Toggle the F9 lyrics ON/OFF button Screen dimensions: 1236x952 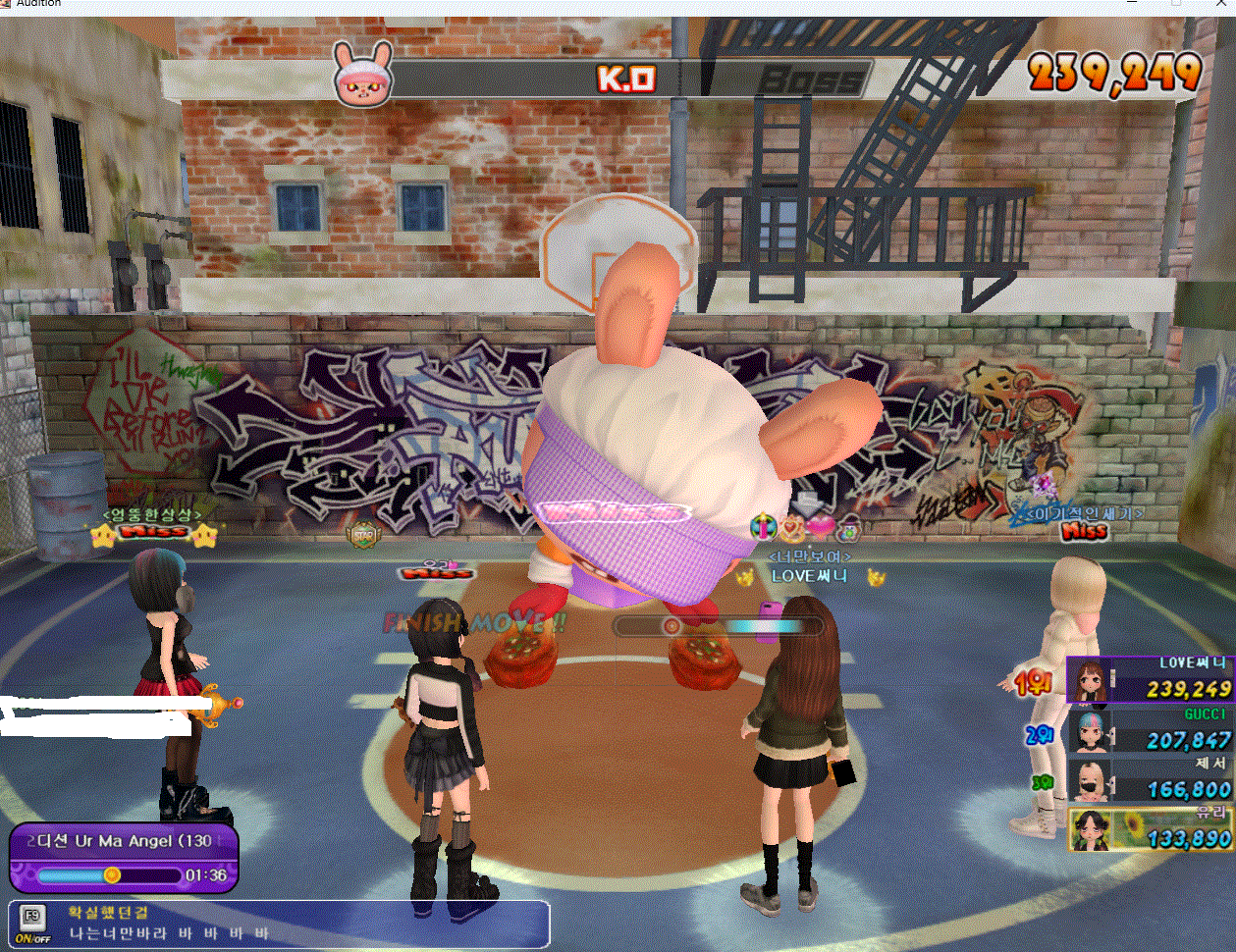tap(32, 925)
